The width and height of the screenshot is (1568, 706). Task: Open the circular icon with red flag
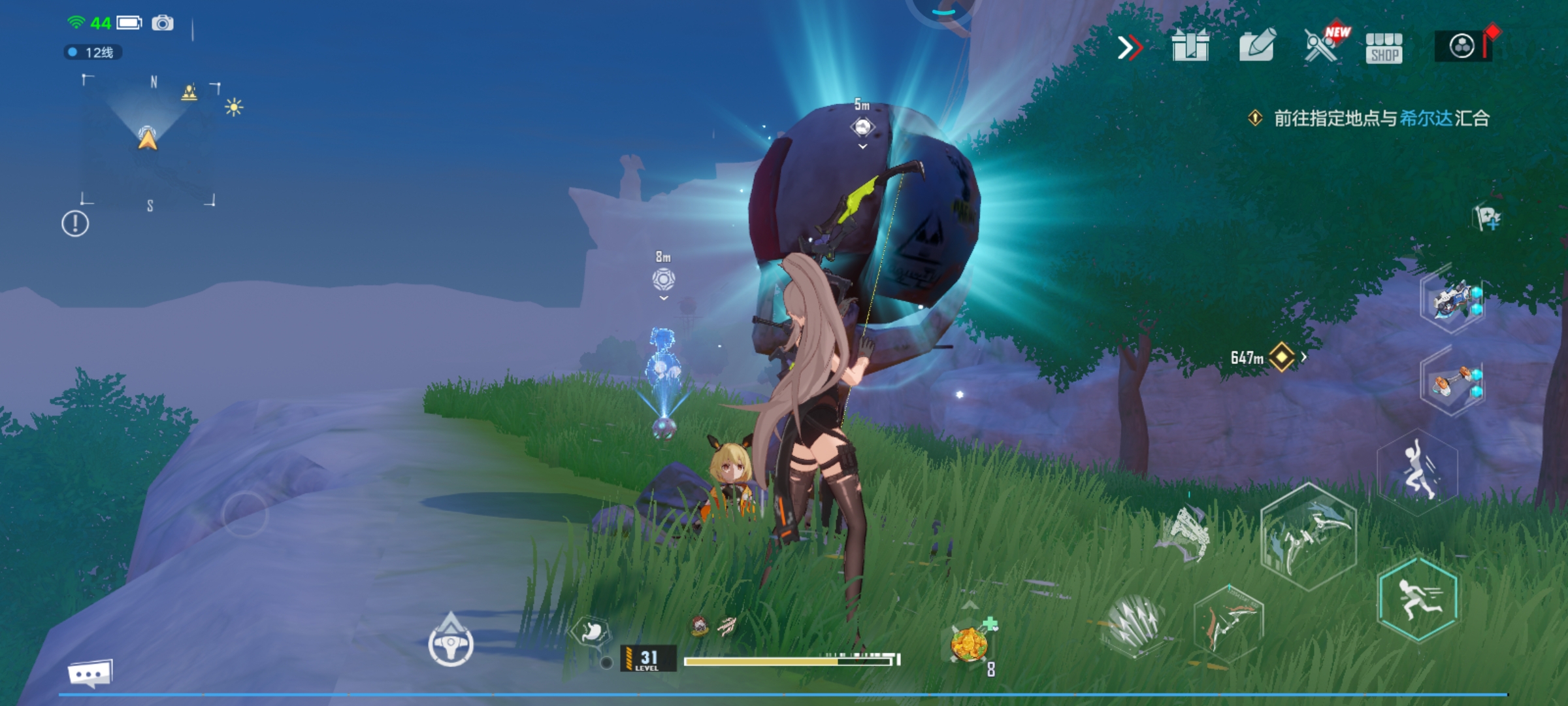(1463, 46)
